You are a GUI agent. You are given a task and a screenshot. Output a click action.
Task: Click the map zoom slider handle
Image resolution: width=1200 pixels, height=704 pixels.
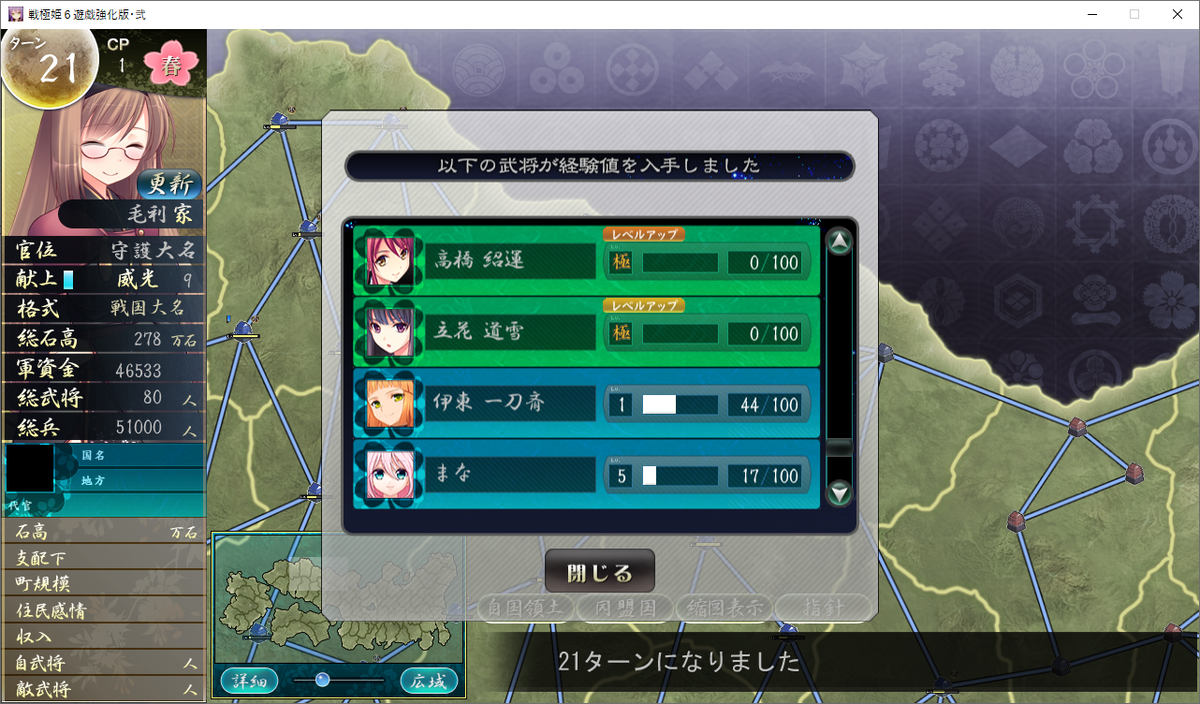pyautogui.click(x=322, y=680)
